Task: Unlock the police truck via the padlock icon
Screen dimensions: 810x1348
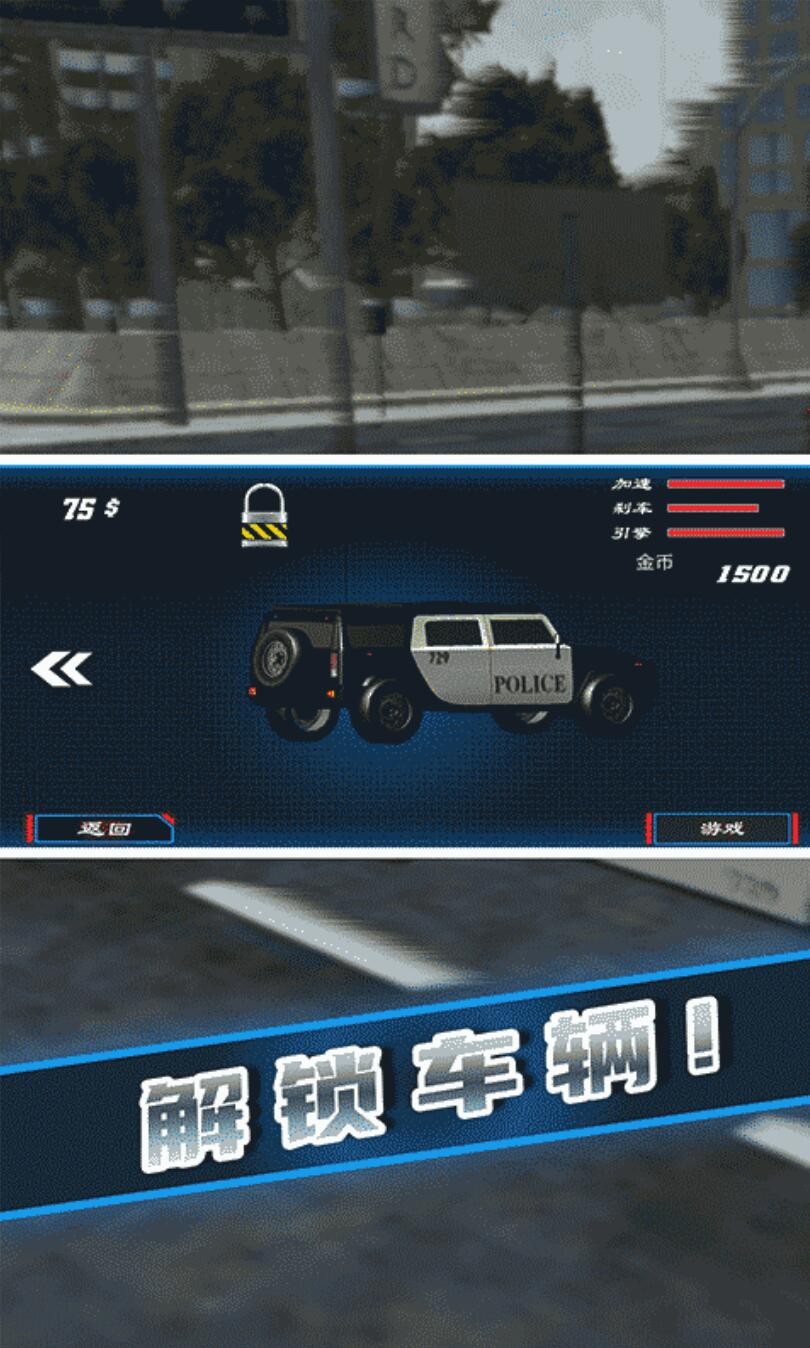Action: [x=264, y=514]
